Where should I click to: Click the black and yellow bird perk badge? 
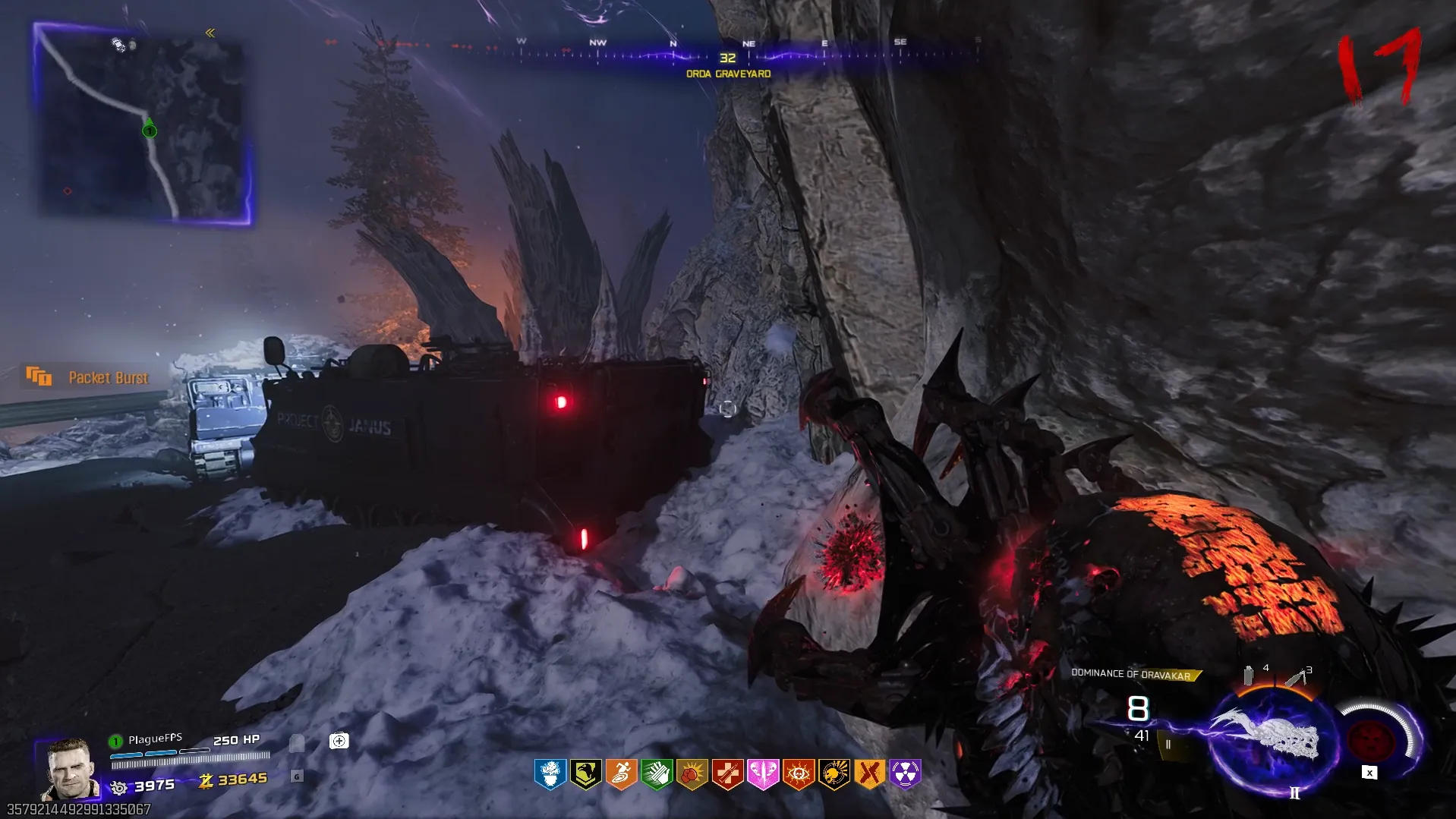586,773
